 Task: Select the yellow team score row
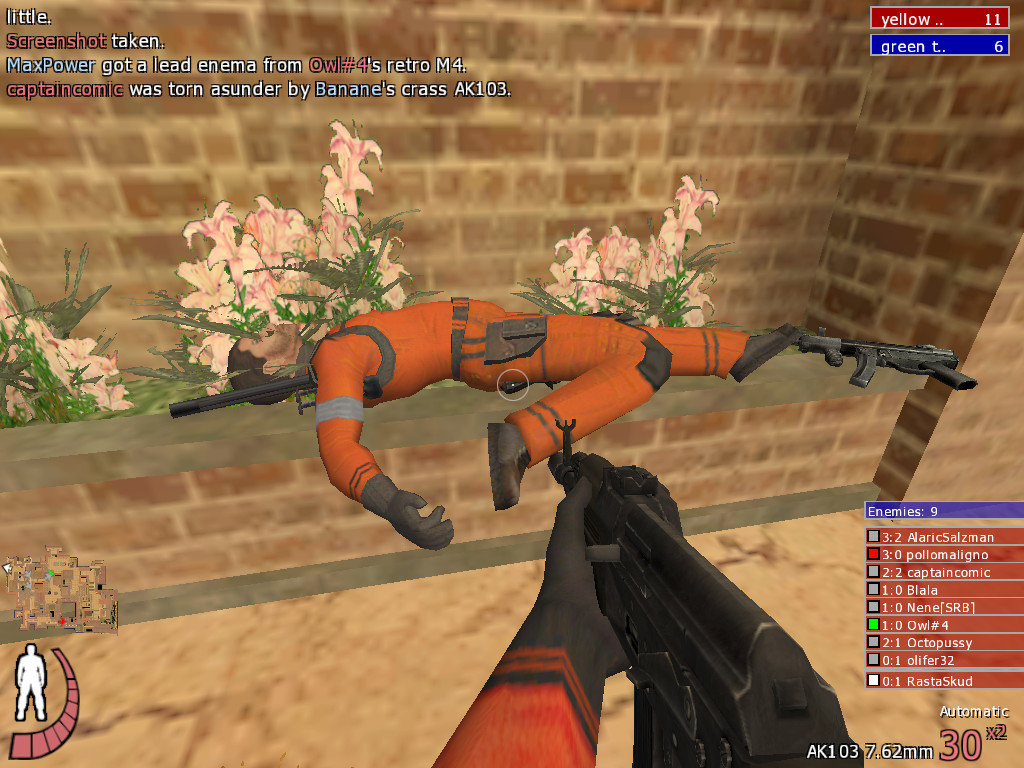click(x=939, y=19)
